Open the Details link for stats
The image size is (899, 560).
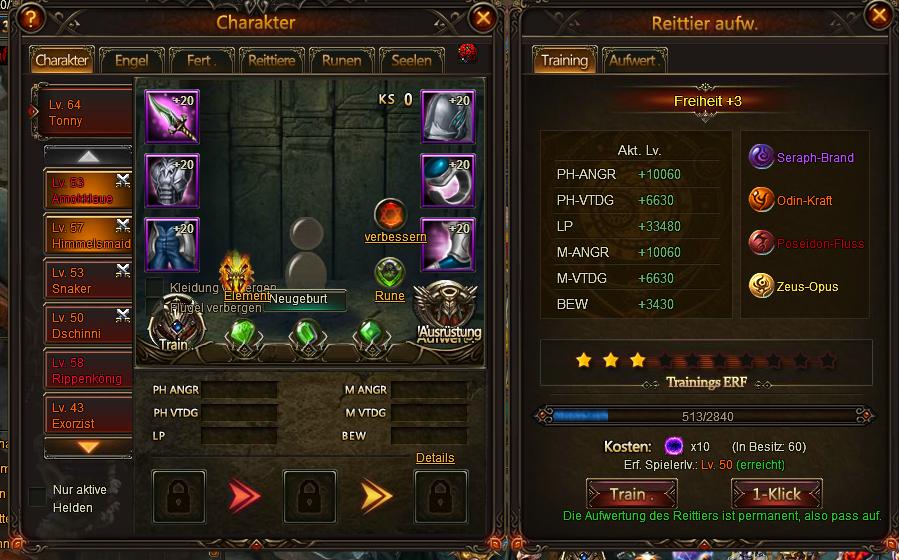click(x=435, y=458)
